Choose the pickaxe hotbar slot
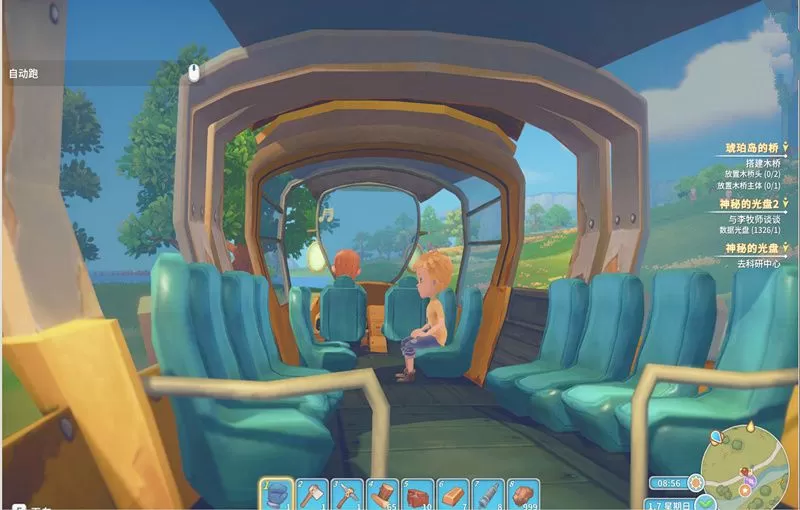Viewport: 800px width, 510px height. tap(346, 494)
